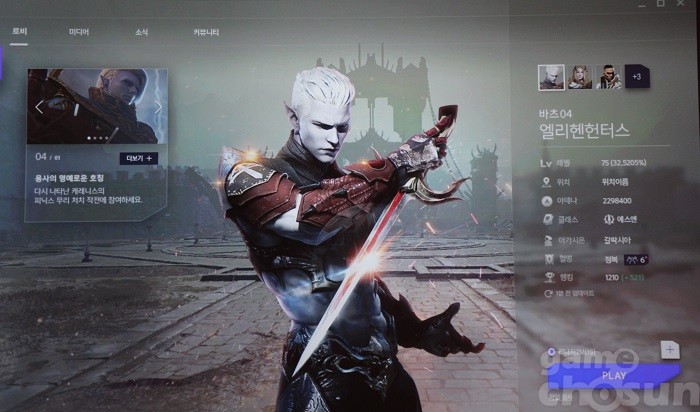Show the previous news banner slide
This screenshot has width=700, height=412.
click(x=40, y=107)
